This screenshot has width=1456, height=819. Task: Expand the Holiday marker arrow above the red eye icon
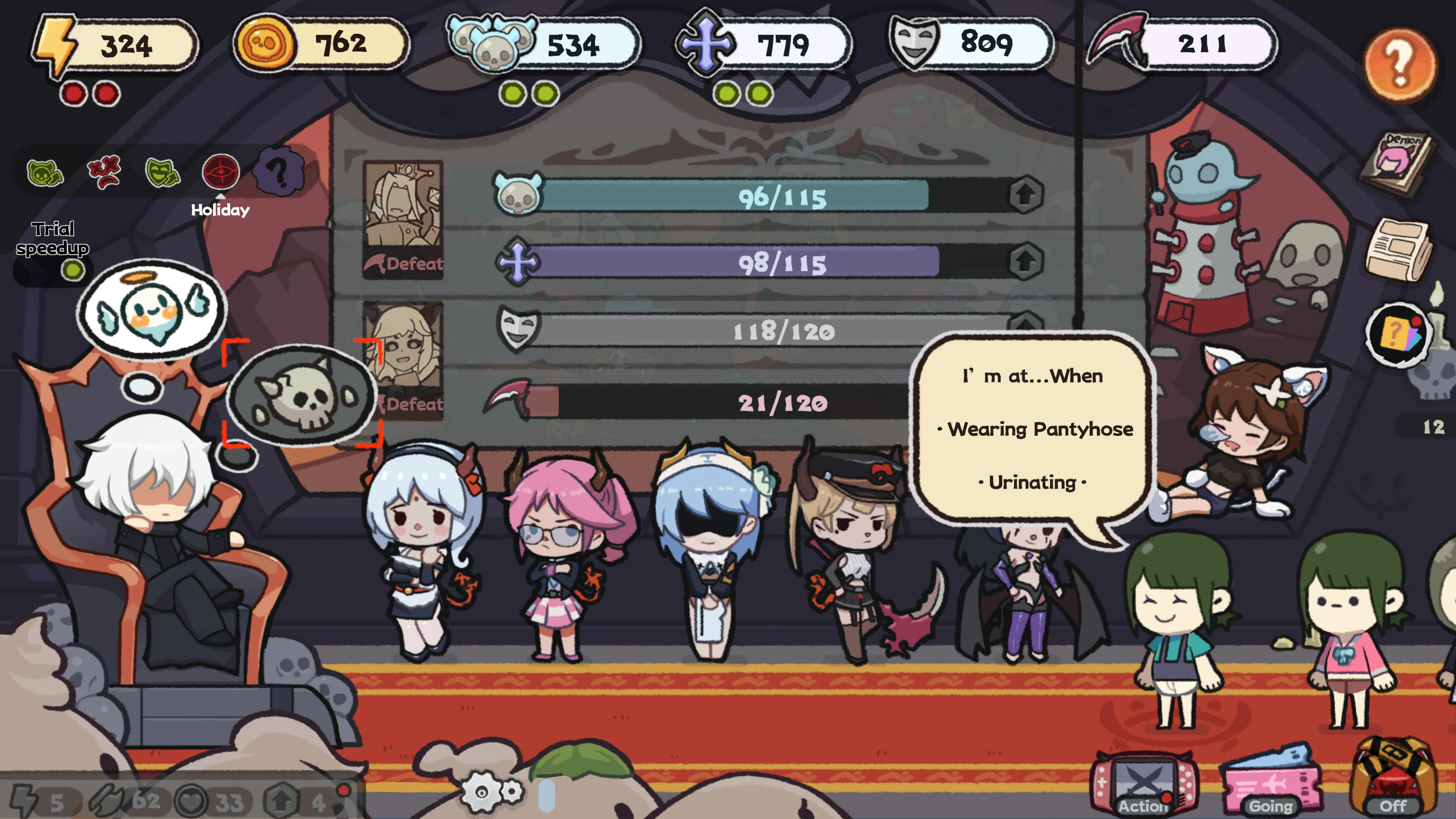pyautogui.click(x=220, y=197)
